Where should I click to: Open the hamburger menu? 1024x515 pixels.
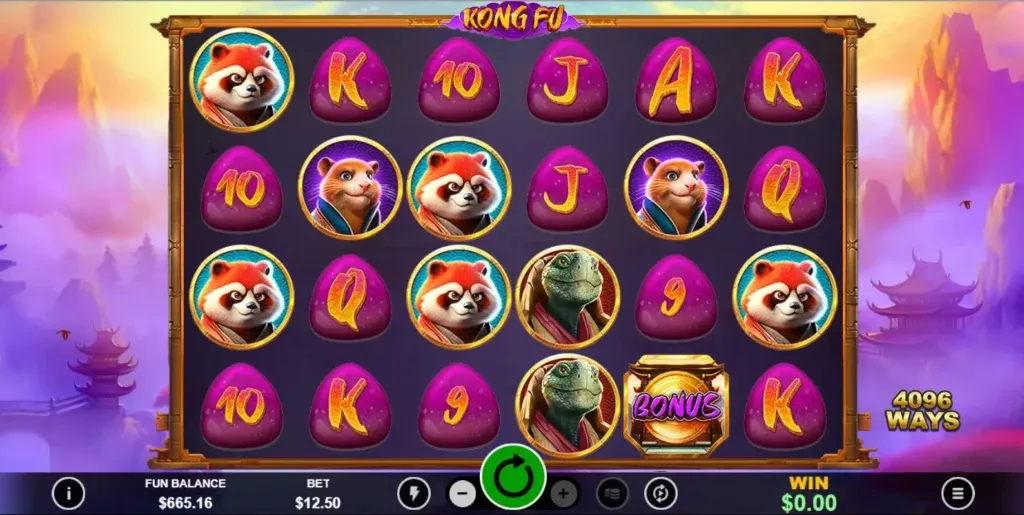[957, 492]
